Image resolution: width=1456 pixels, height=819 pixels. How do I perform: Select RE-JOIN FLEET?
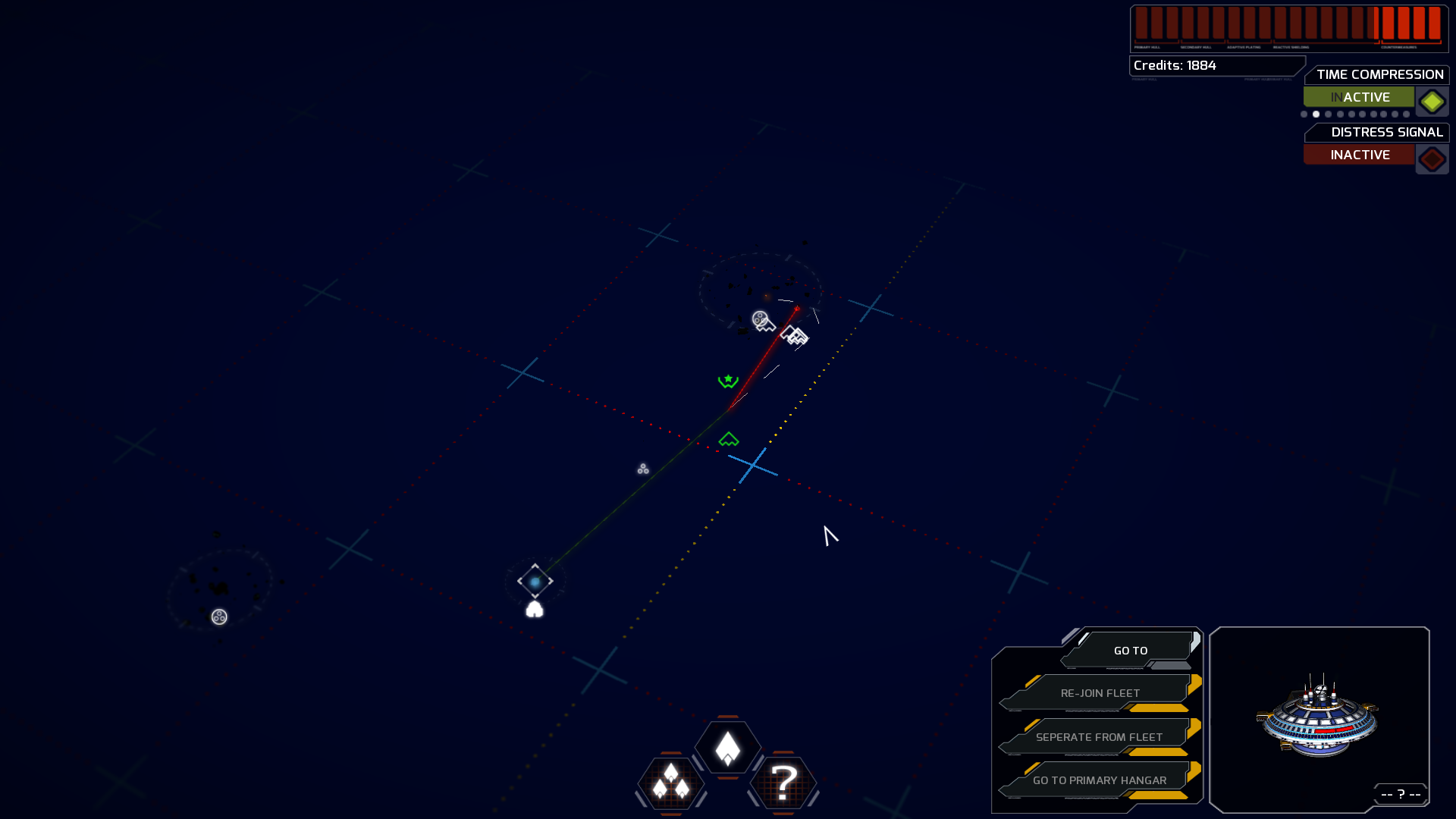(1100, 692)
